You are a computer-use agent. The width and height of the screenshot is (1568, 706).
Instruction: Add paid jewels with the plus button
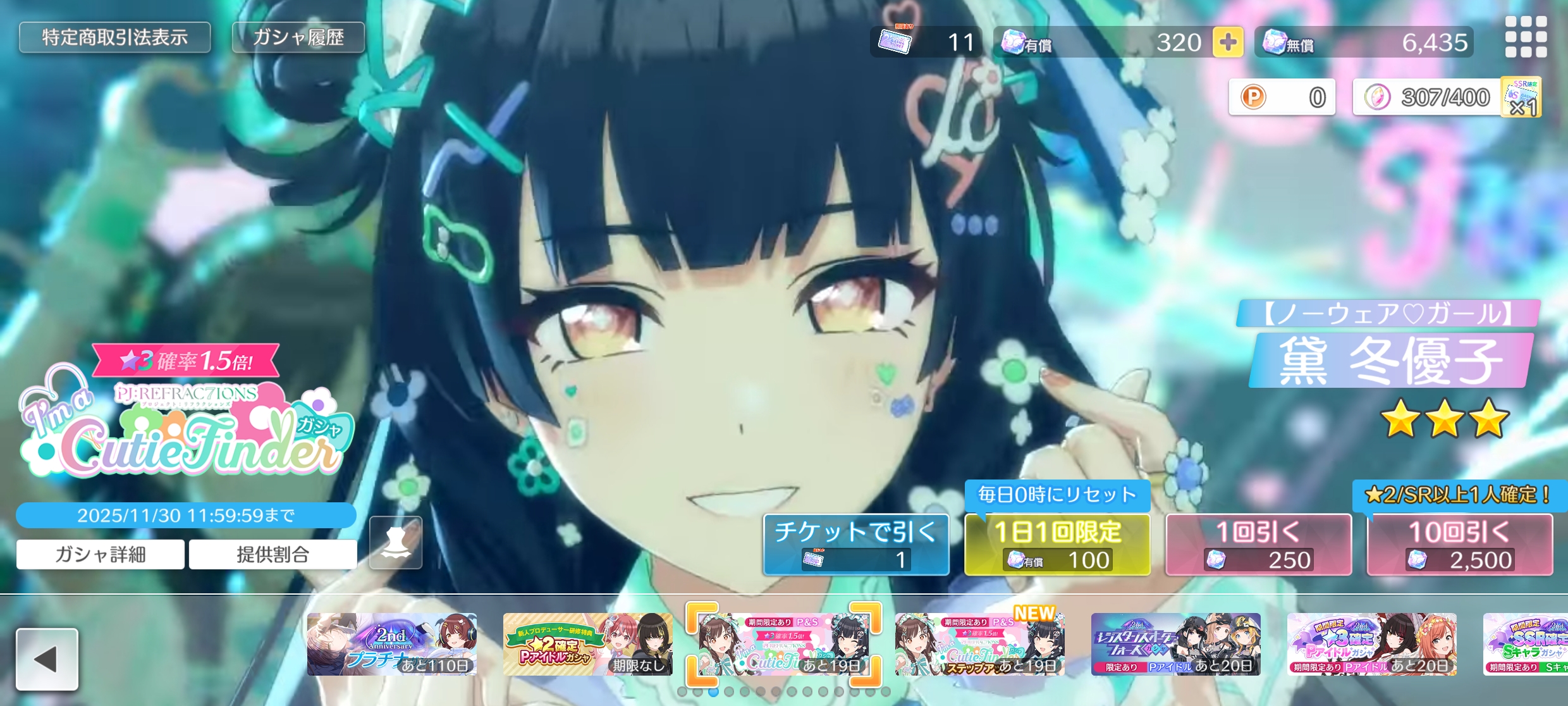pos(1227,42)
